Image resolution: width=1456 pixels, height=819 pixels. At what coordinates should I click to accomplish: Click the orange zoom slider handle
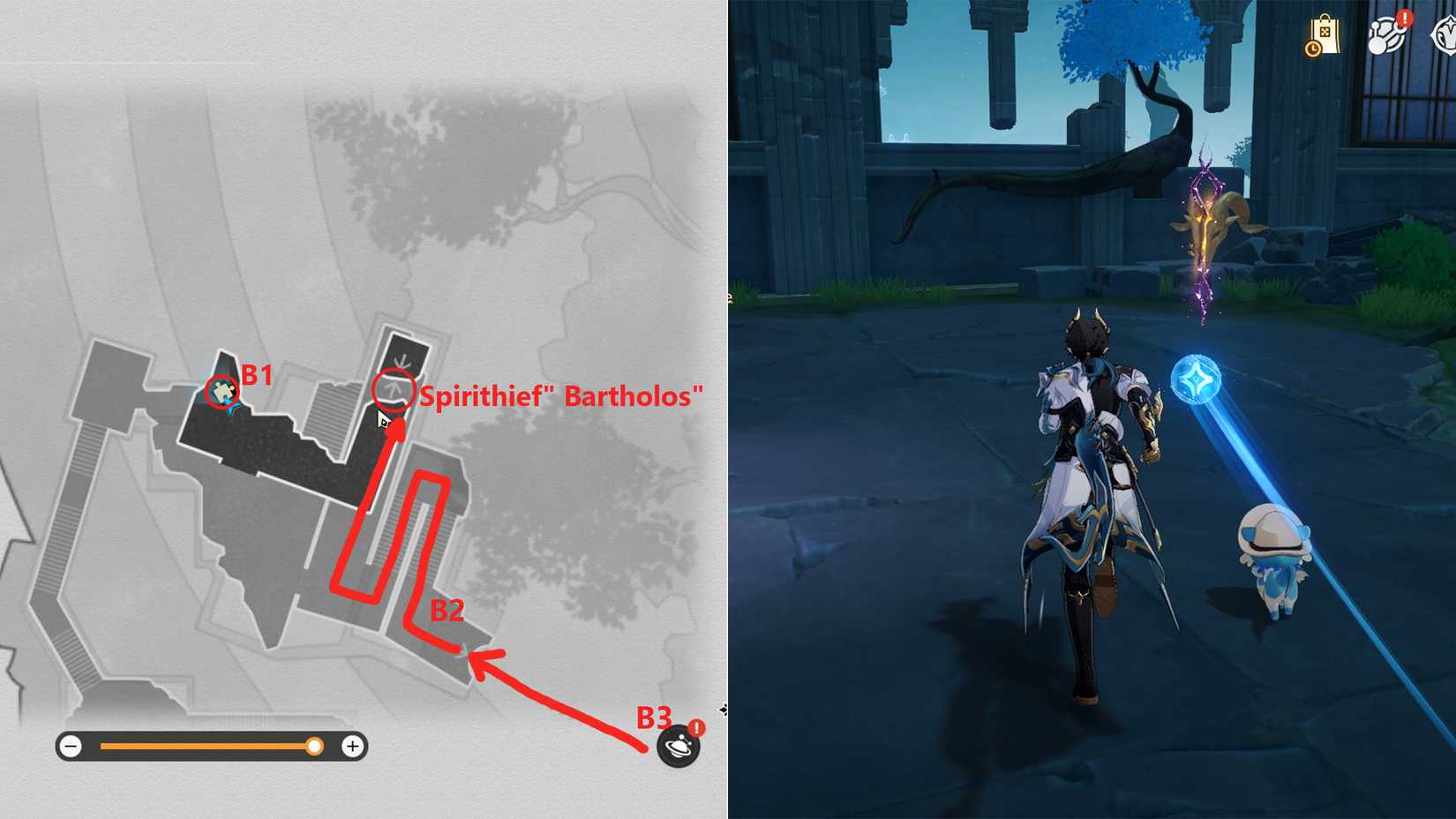(x=313, y=746)
